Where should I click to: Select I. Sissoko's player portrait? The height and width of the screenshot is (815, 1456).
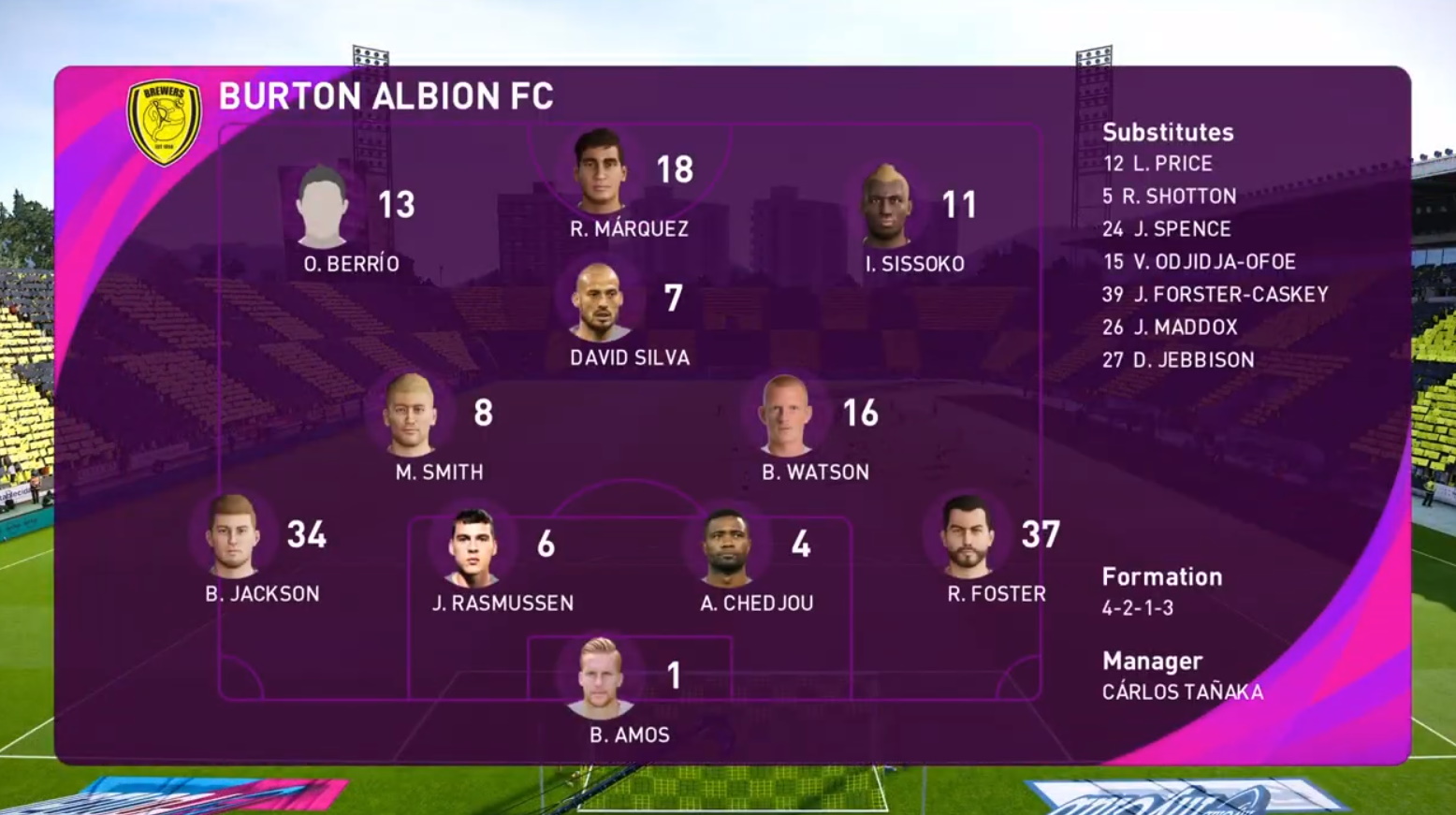(x=885, y=207)
